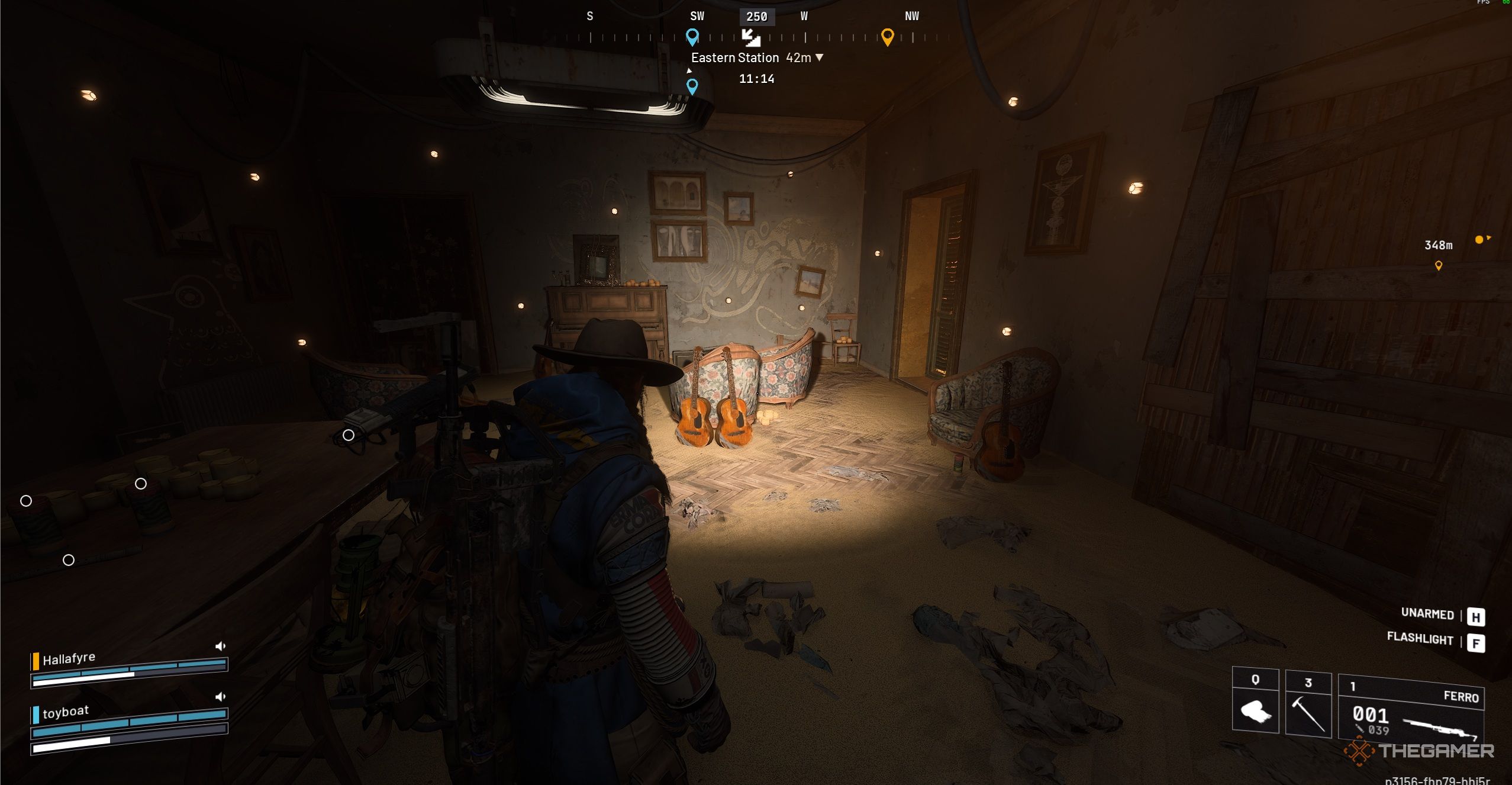Image resolution: width=1512 pixels, height=785 pixels.
Task: Select the blue waypoint pin near SW on the compass
Action: pyautogui.click(x=692, y=38)
